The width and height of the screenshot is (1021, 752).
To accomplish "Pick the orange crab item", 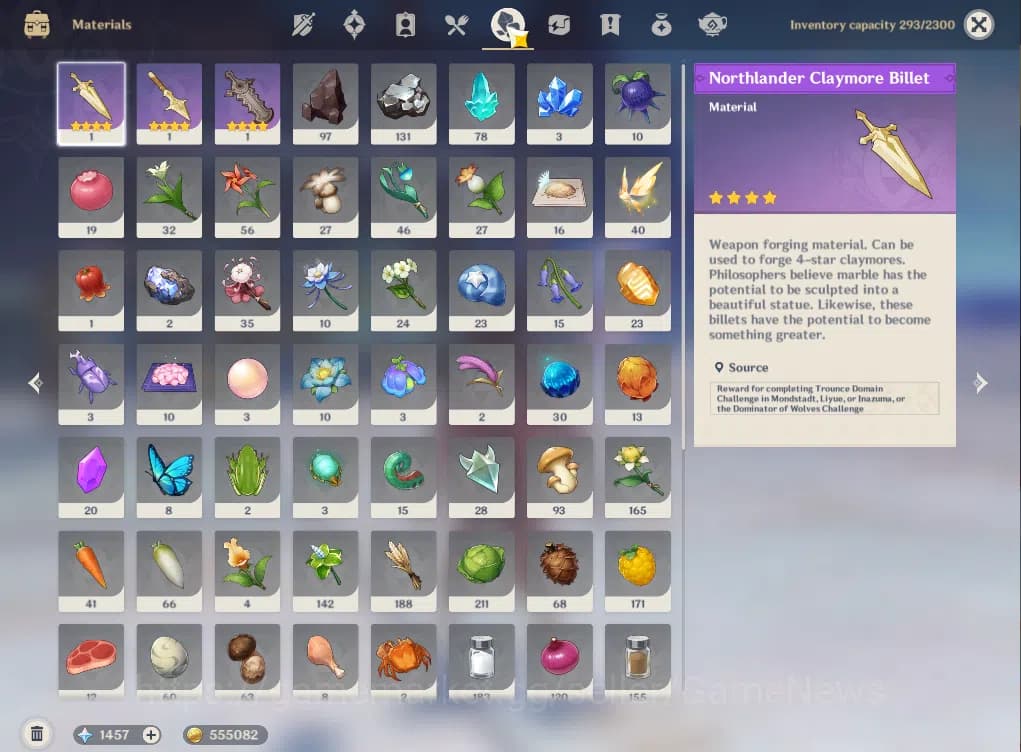I will tap(403, 659).
